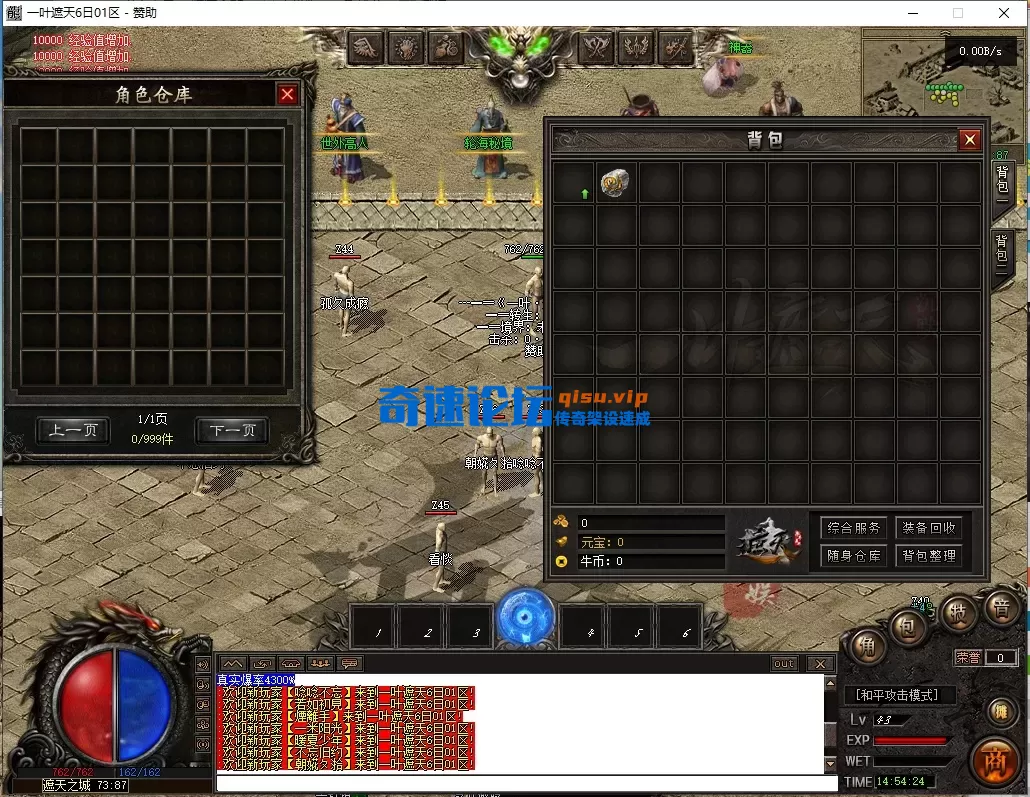Go to next warehouse page 下一页
Screen dimensions: 1030x797
click(232, 430)
